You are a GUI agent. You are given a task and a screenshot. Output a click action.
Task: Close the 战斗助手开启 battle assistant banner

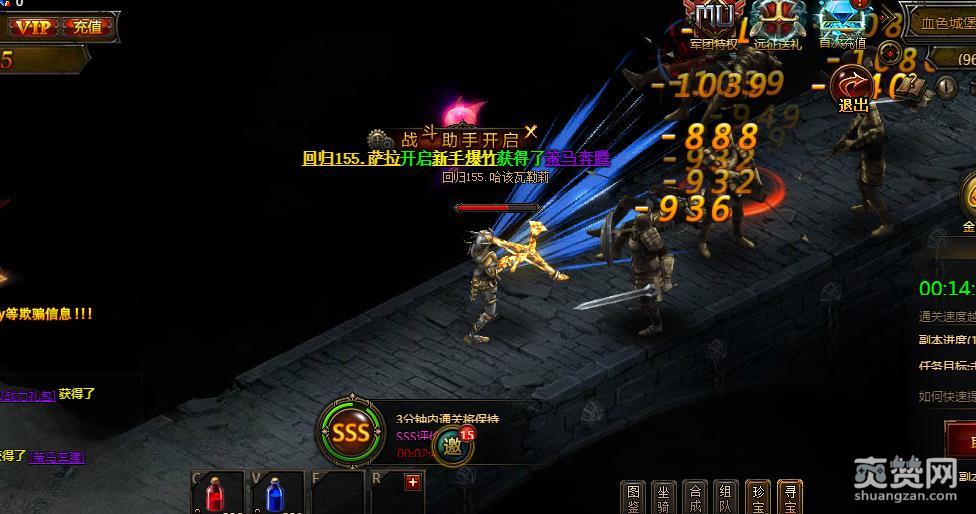pyautogui.click(x=531, y=131)
